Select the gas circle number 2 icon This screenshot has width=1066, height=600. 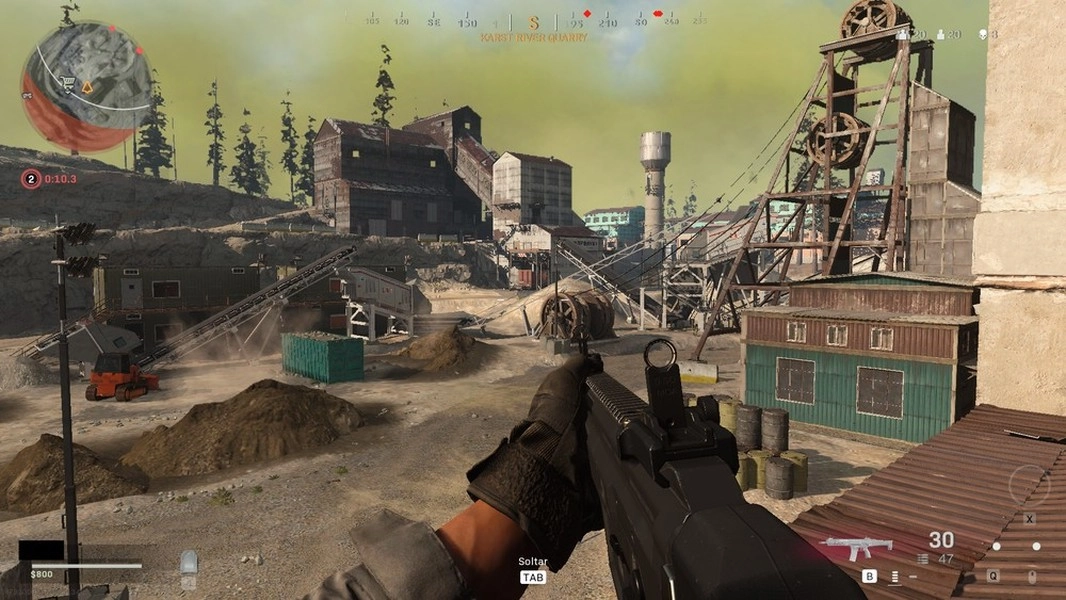click(31, 179)
